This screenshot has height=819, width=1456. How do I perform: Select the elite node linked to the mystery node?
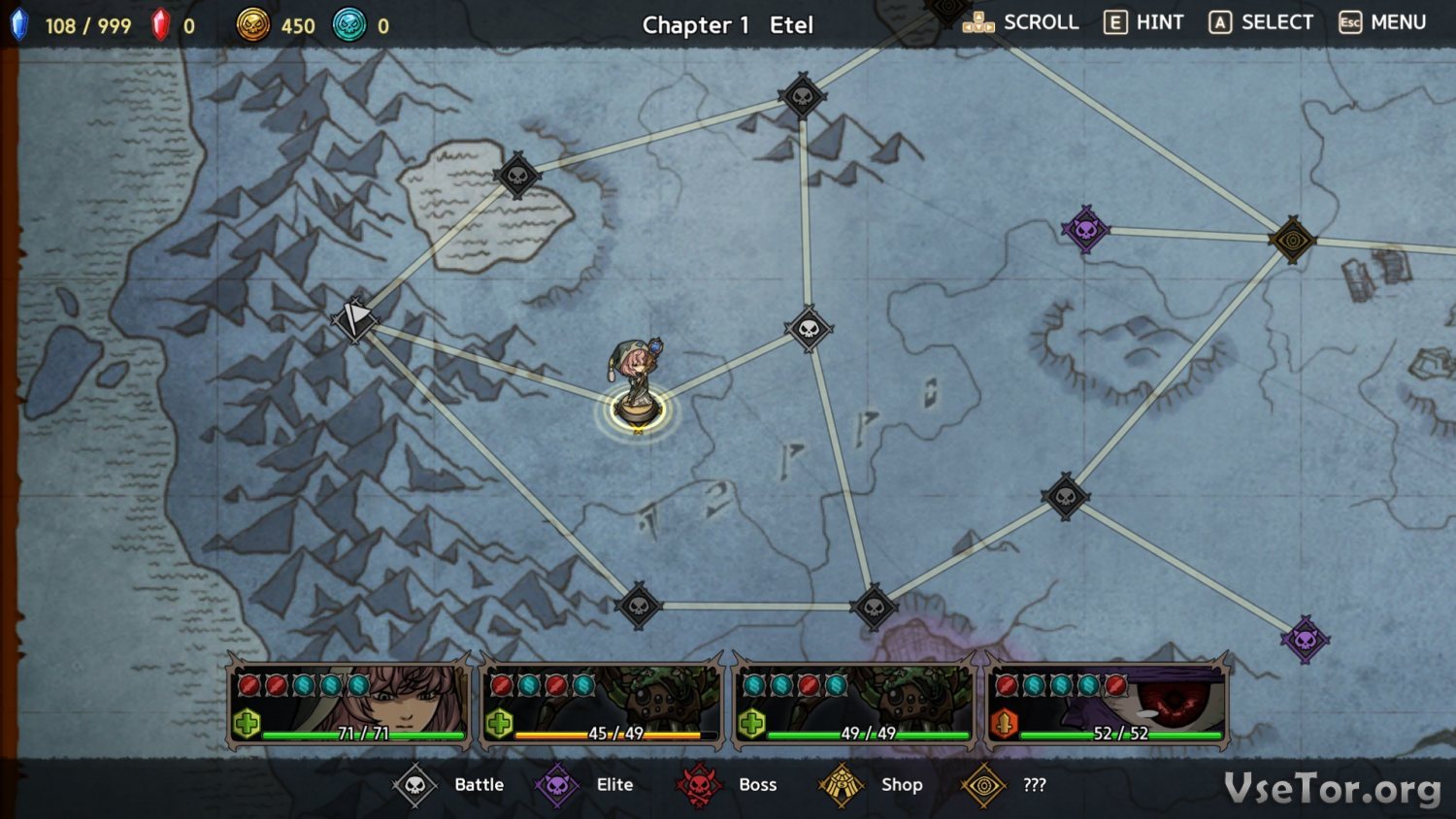pos(1085,230)
